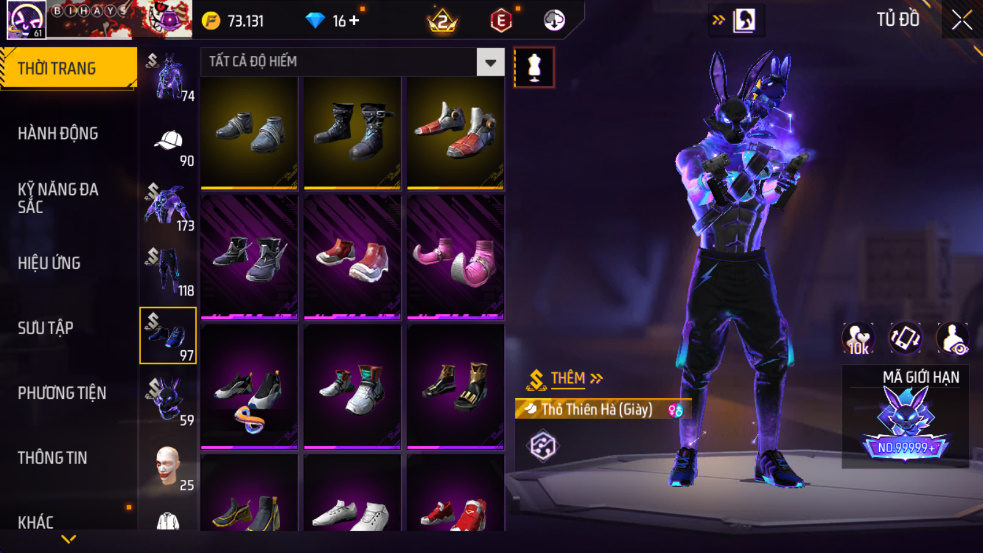Go to the Sưu Tập tab
The image size is (983, 553).
pos(45,328)
